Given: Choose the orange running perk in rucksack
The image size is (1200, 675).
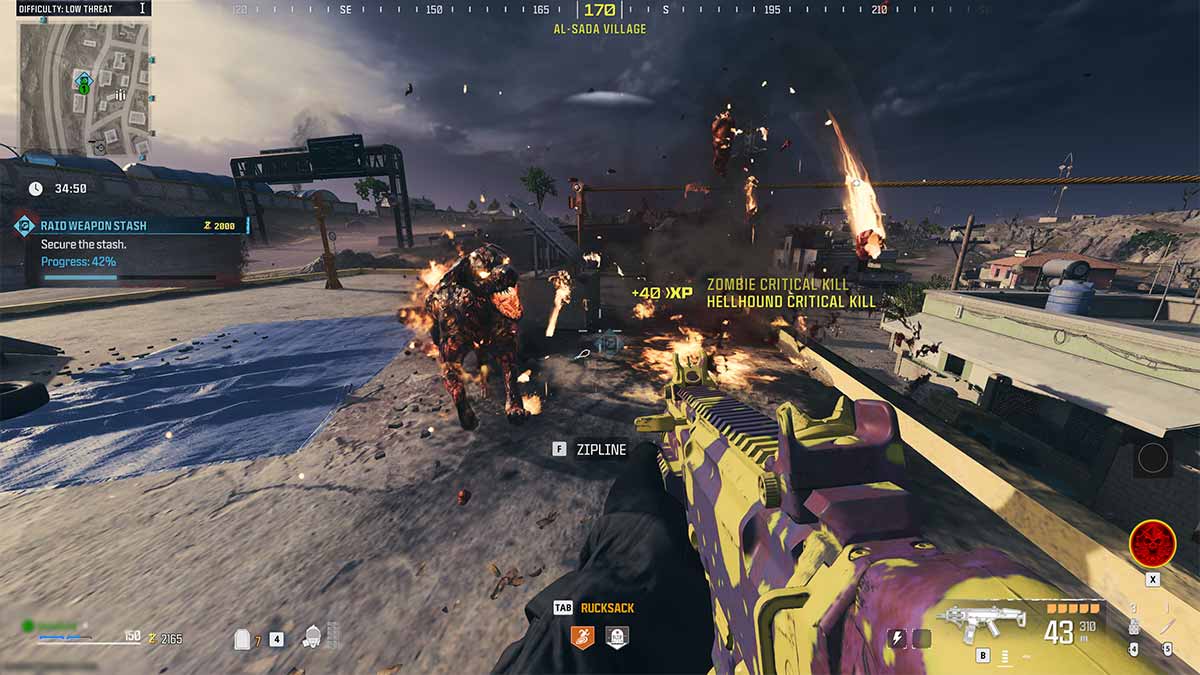Looking at the screenshot, I should 582,637.
